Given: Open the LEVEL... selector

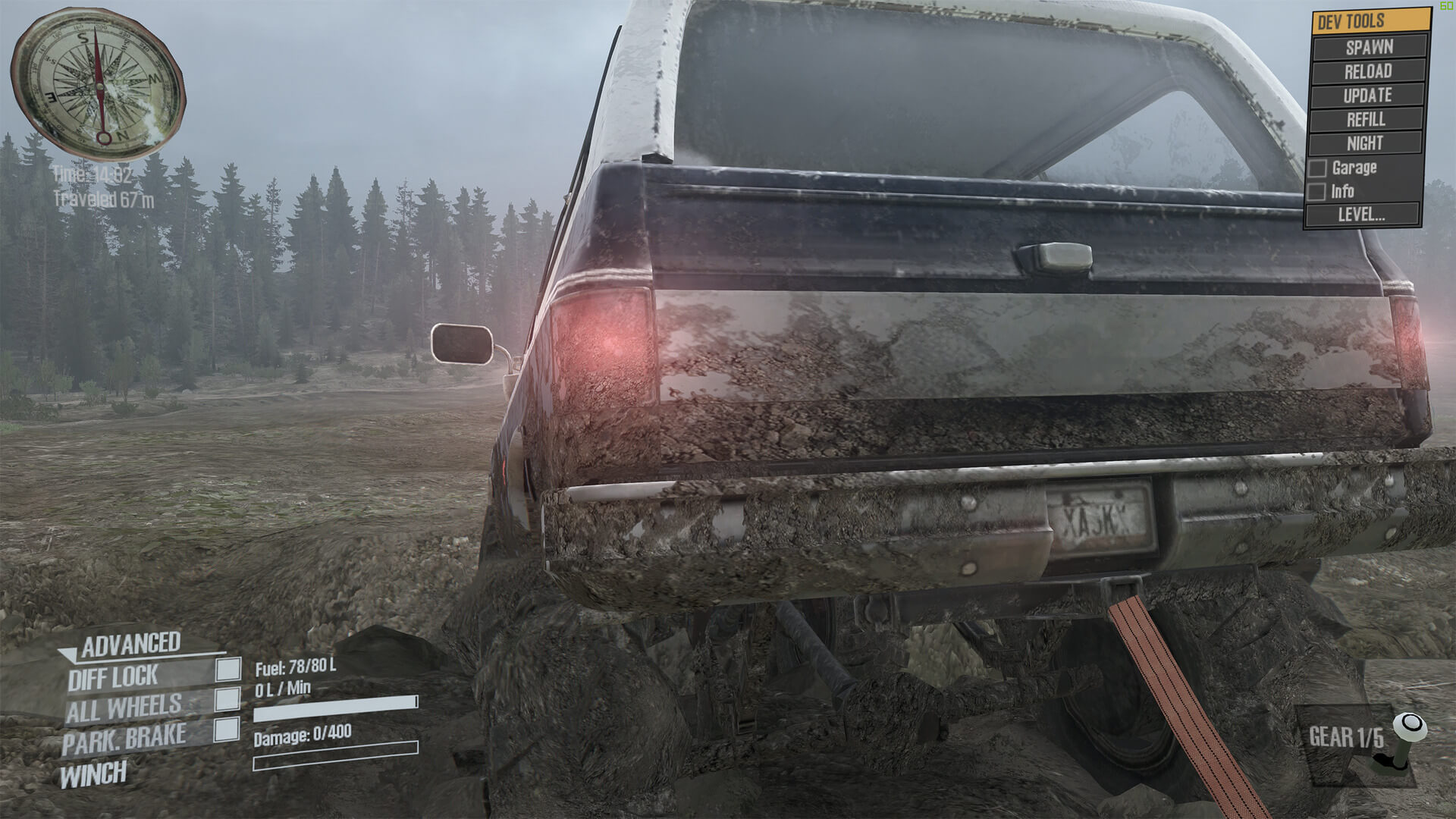Looking at the screenshot, I should (x=1361, y=215).
